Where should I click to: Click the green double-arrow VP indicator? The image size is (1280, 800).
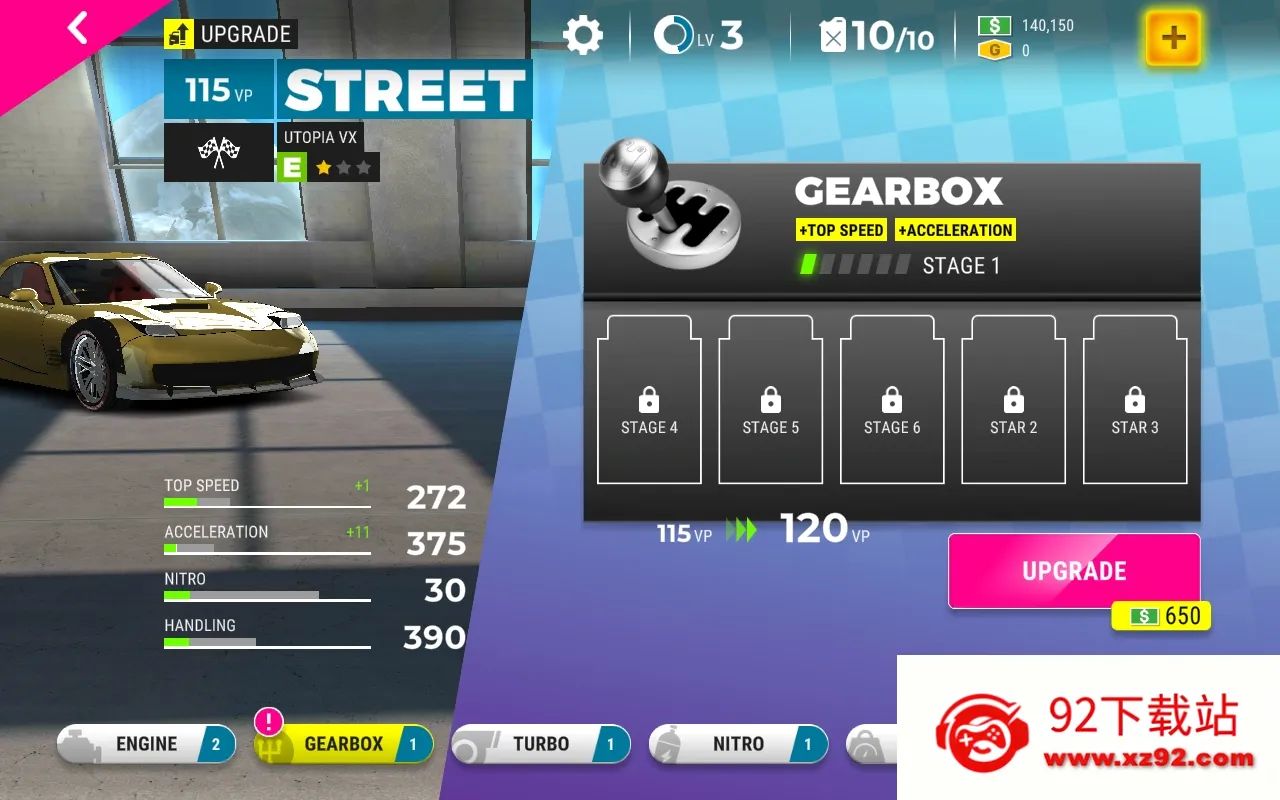pyautogui.click(x=743, y=532)
